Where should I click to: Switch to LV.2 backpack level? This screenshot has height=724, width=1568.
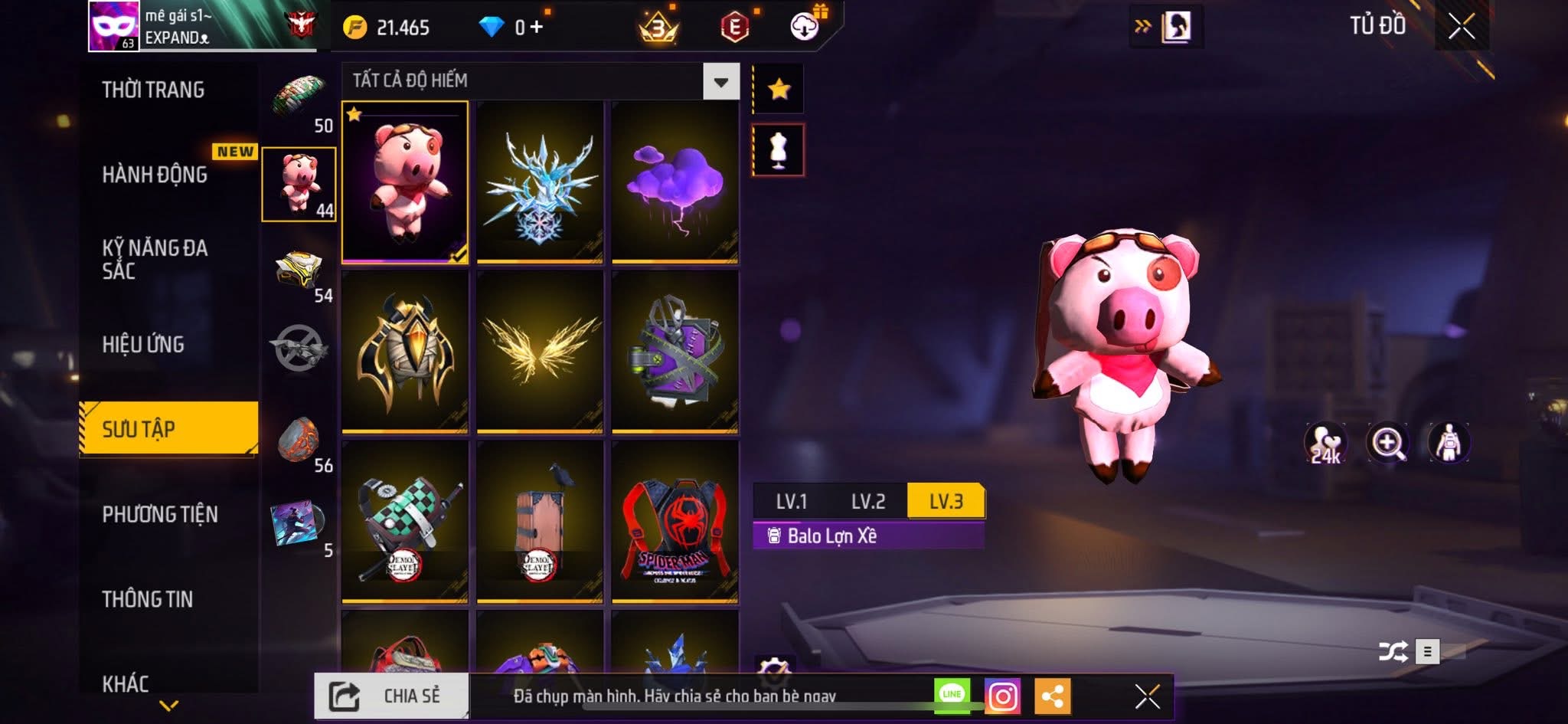click(868, 502)
